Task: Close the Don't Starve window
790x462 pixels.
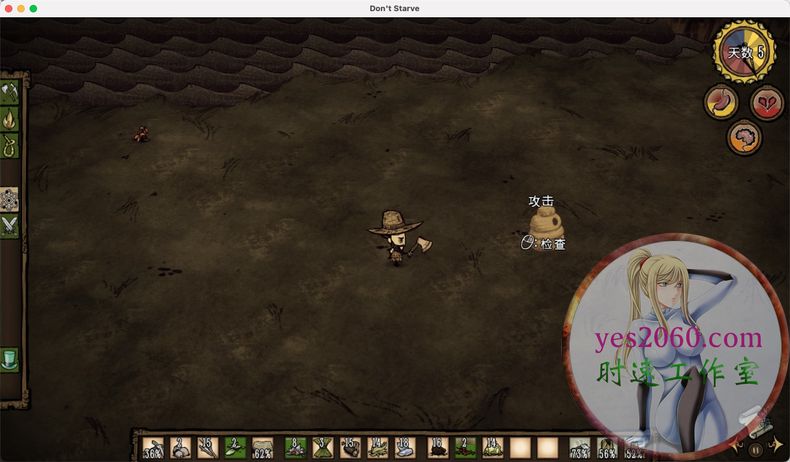Action: 7,8
